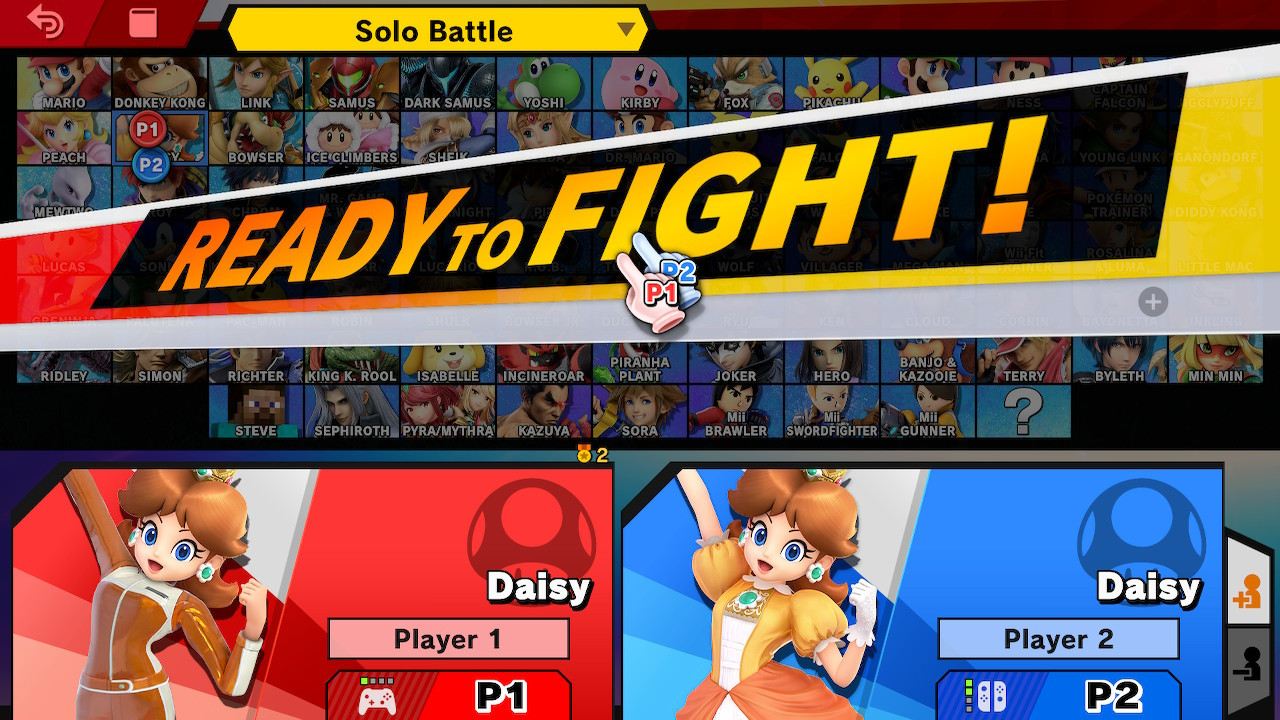This screenshot has width=1280, height=720.
Task: Select the Random character question mark box
Action: (x=1022, y=412)
